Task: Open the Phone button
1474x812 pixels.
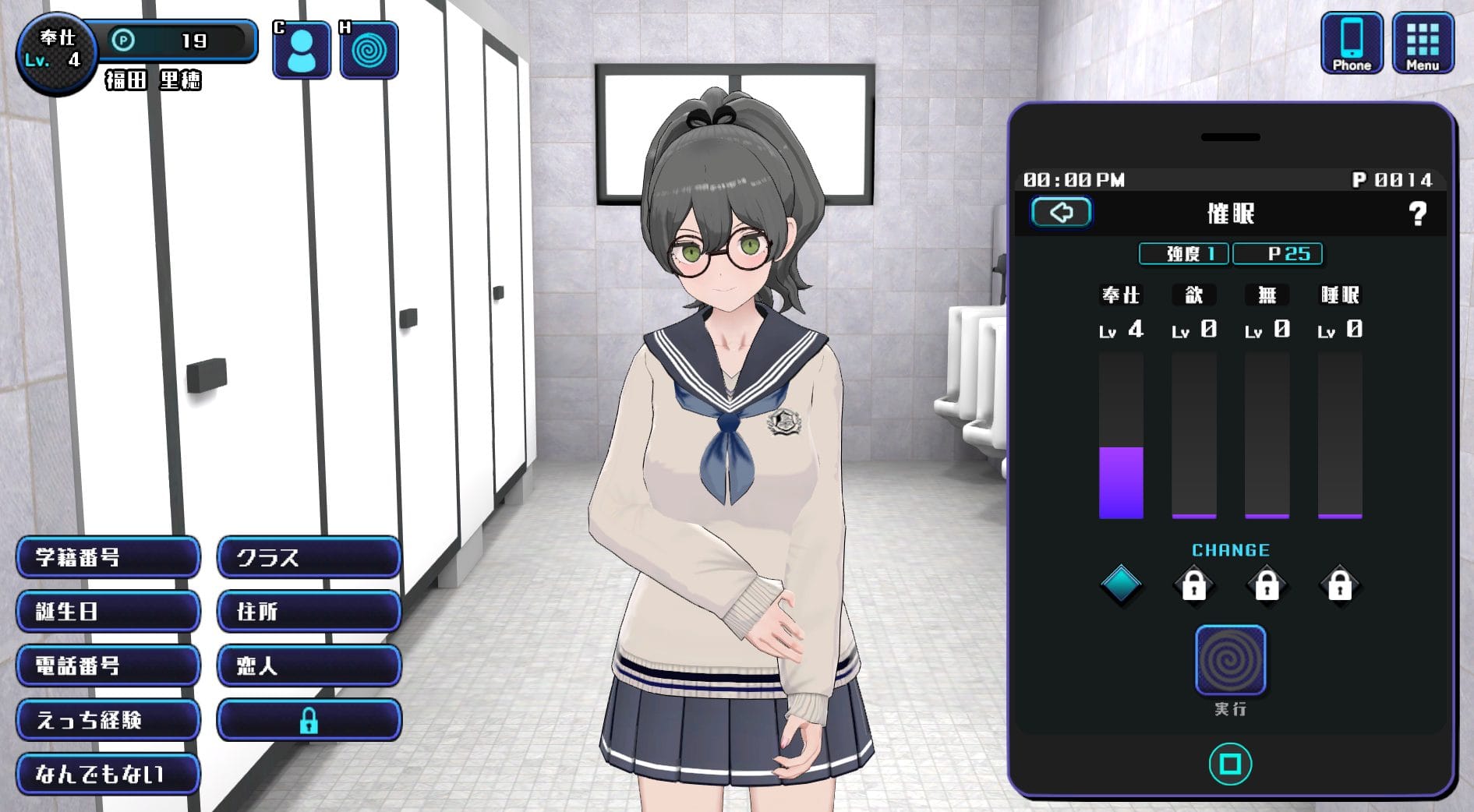Action: [1351, 44]
